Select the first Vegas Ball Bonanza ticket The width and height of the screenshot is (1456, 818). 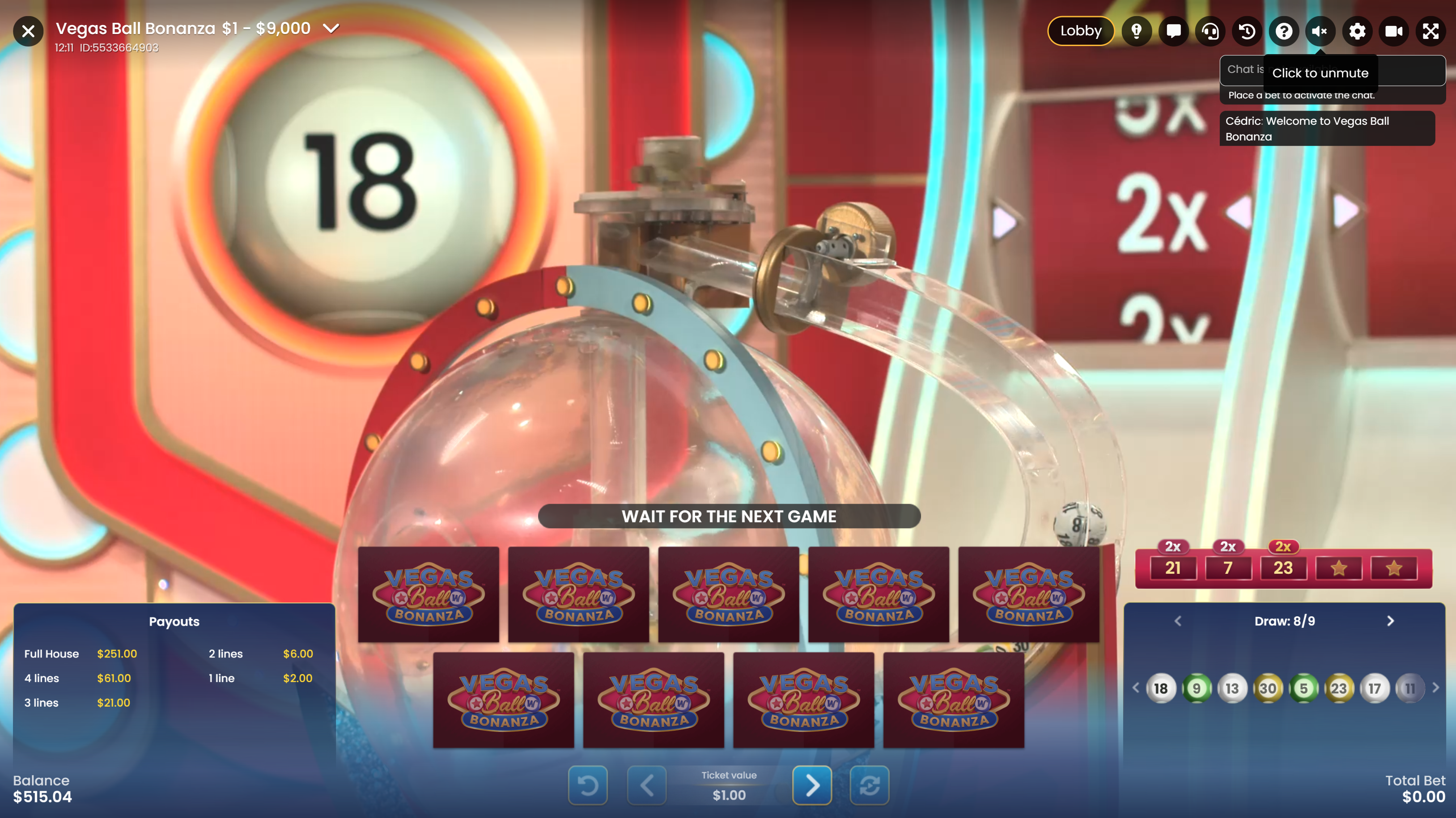click(429, 593)
